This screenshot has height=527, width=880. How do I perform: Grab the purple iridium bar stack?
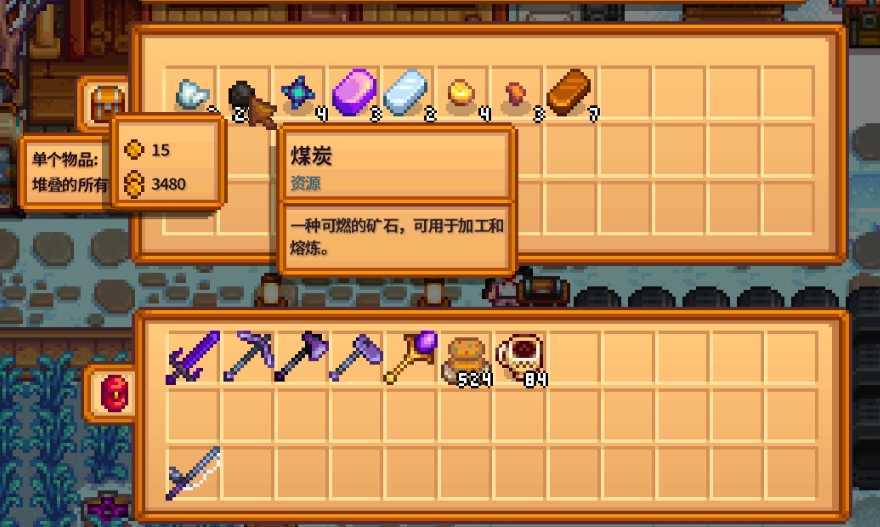352,92
